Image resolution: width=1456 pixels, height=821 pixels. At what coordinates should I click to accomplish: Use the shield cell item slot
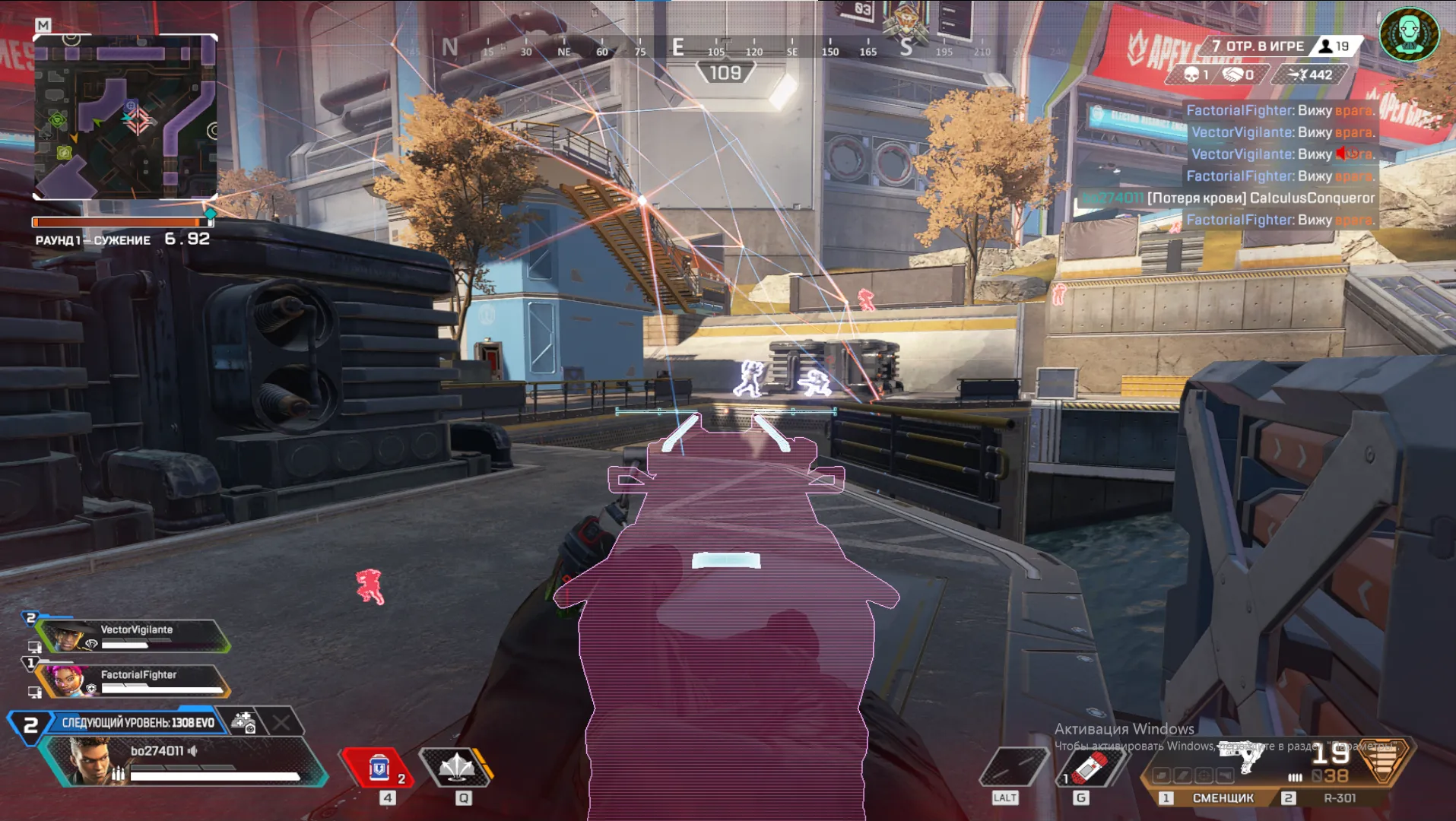coord(379,768)
